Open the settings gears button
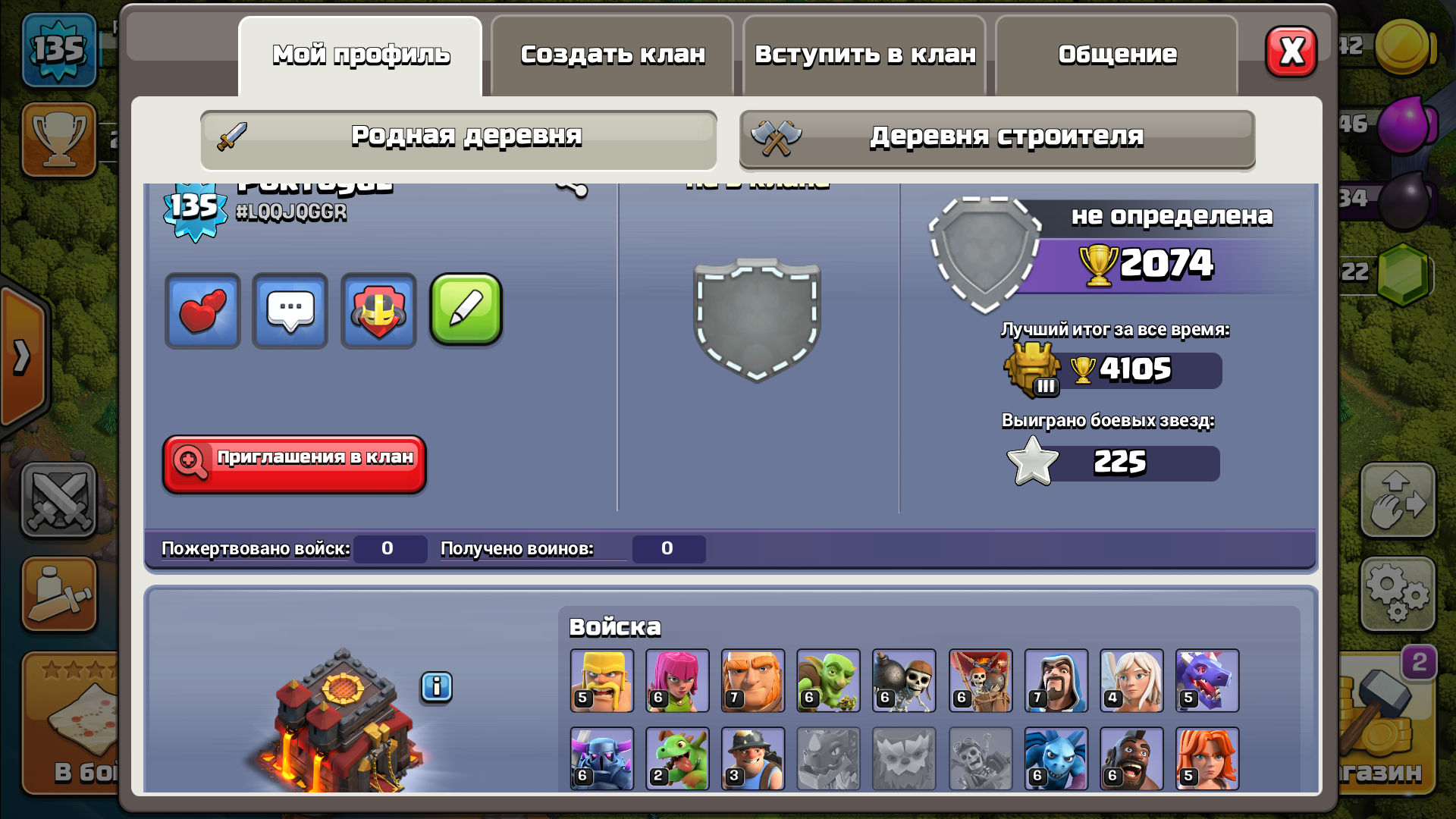 click(x=1398, y=594)
